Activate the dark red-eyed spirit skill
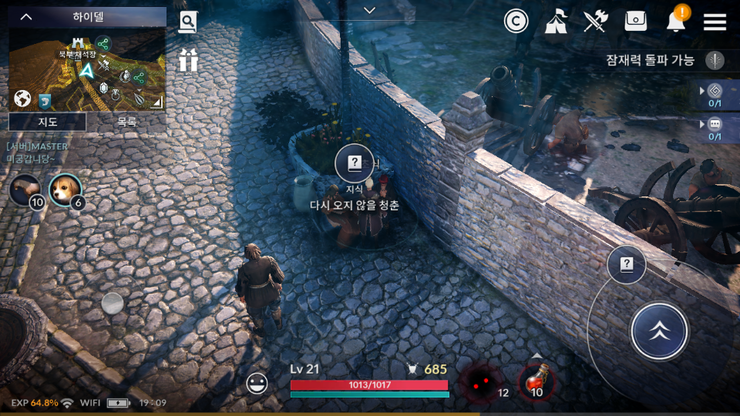Screen dimensions: 740x416 [x=480, y=382]
